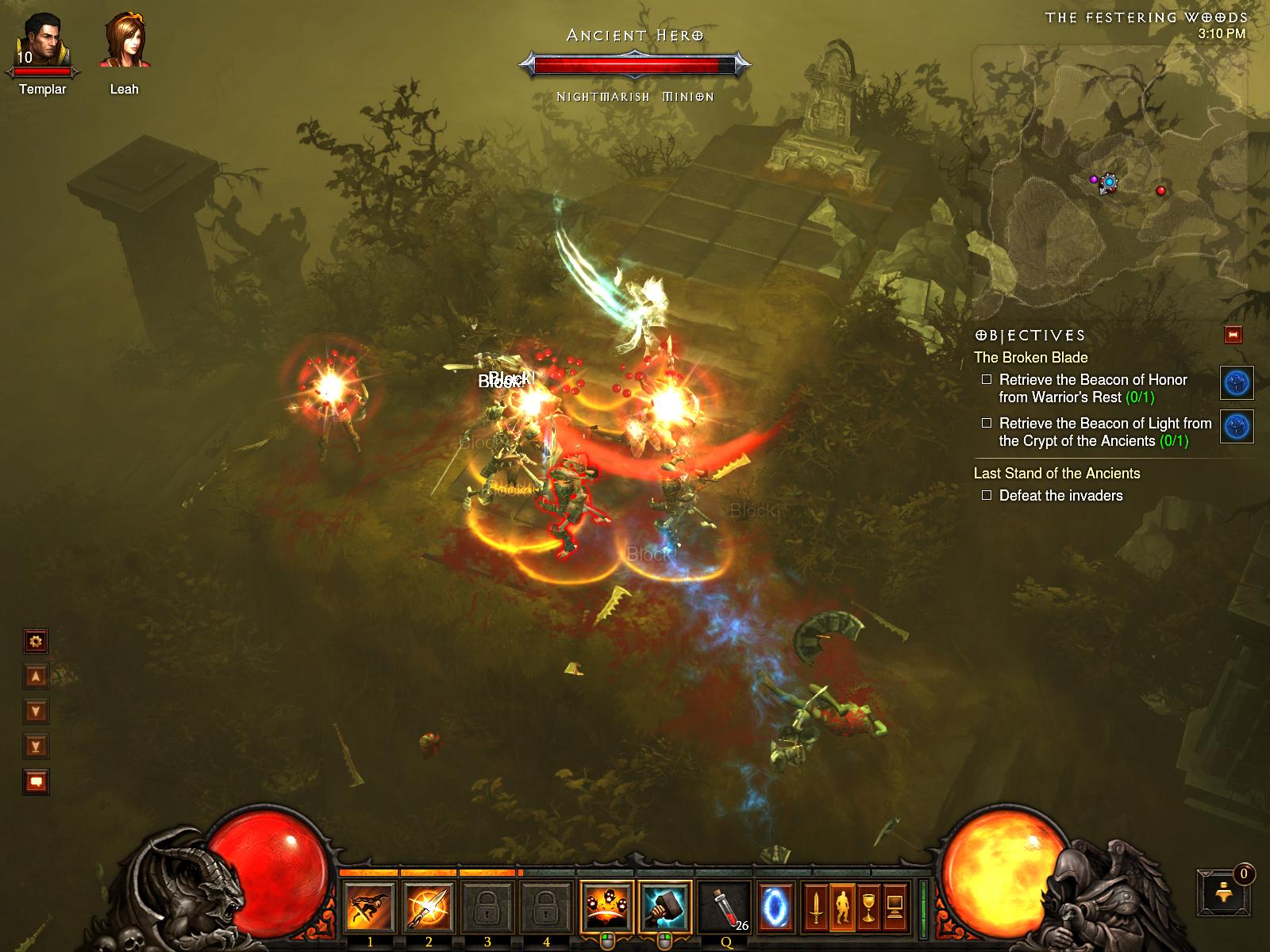The image size is (1270, 952).
Task: Collapse the Objectives tracker with the red button
Action: tap(1233, 335)
